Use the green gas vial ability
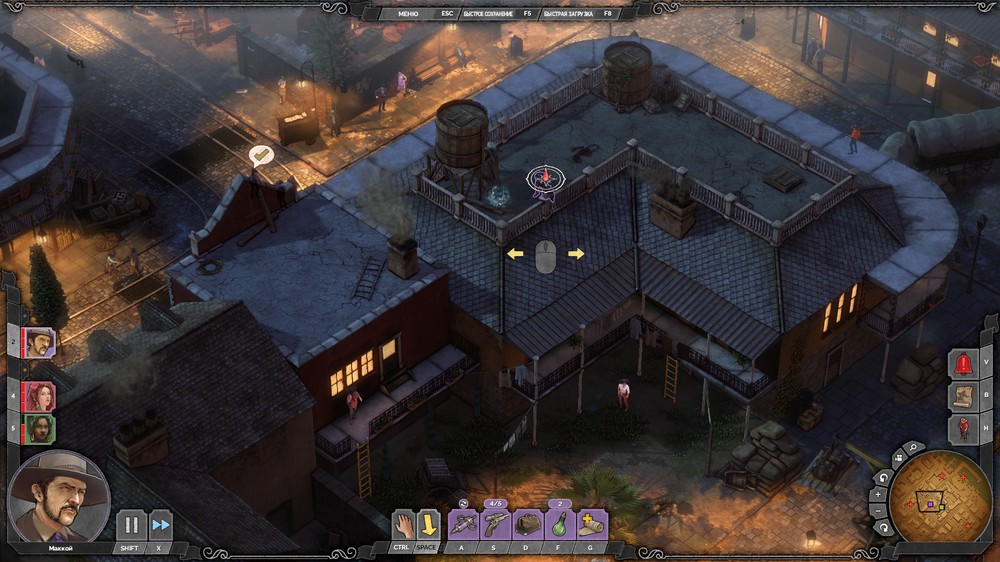Image resolution: width=1000 pixels, height=562 pixels. 560,524
